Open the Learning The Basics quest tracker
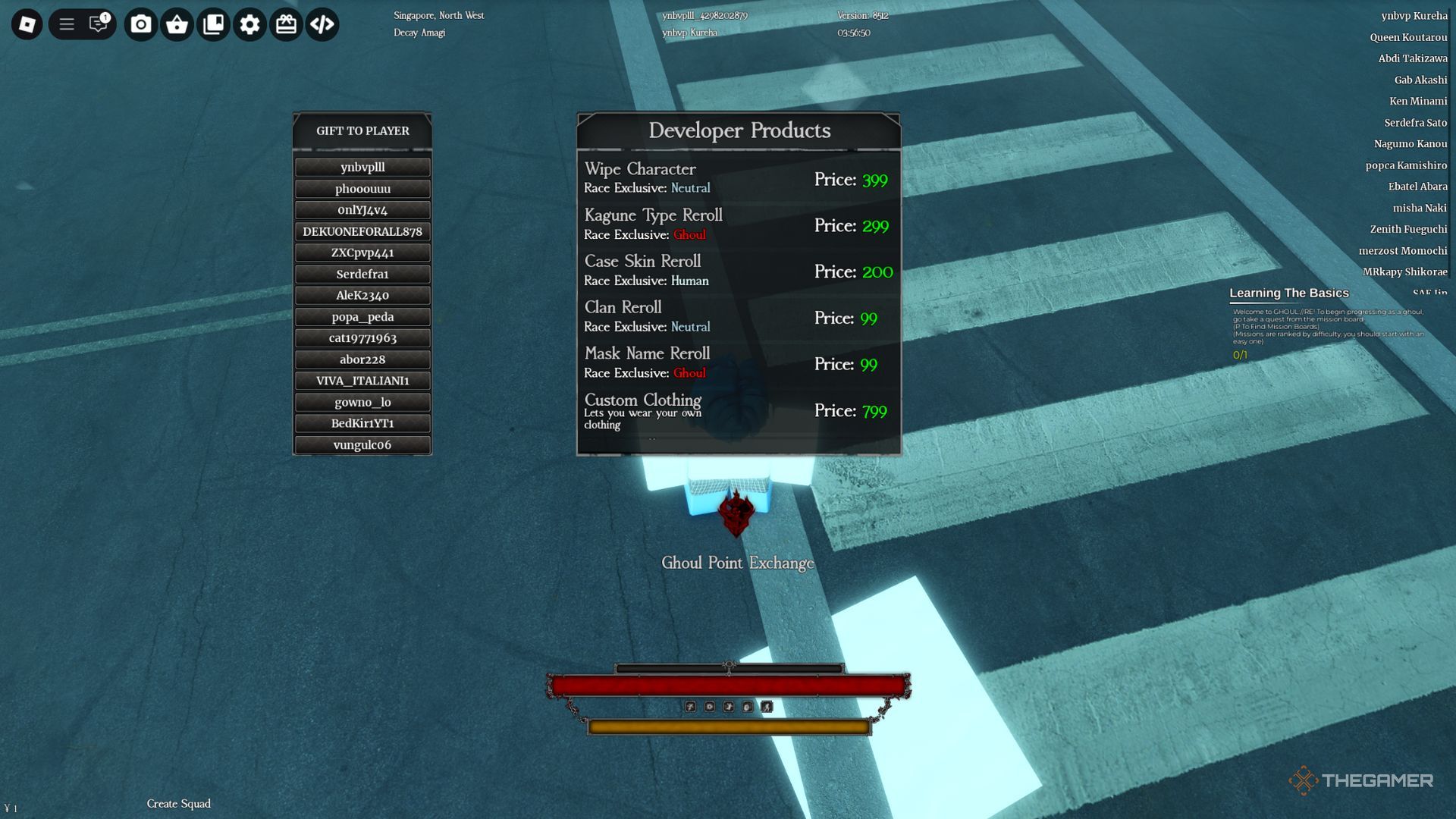Image resolution: width=1456 pixels, height=819 pixels. (1288, 293)
